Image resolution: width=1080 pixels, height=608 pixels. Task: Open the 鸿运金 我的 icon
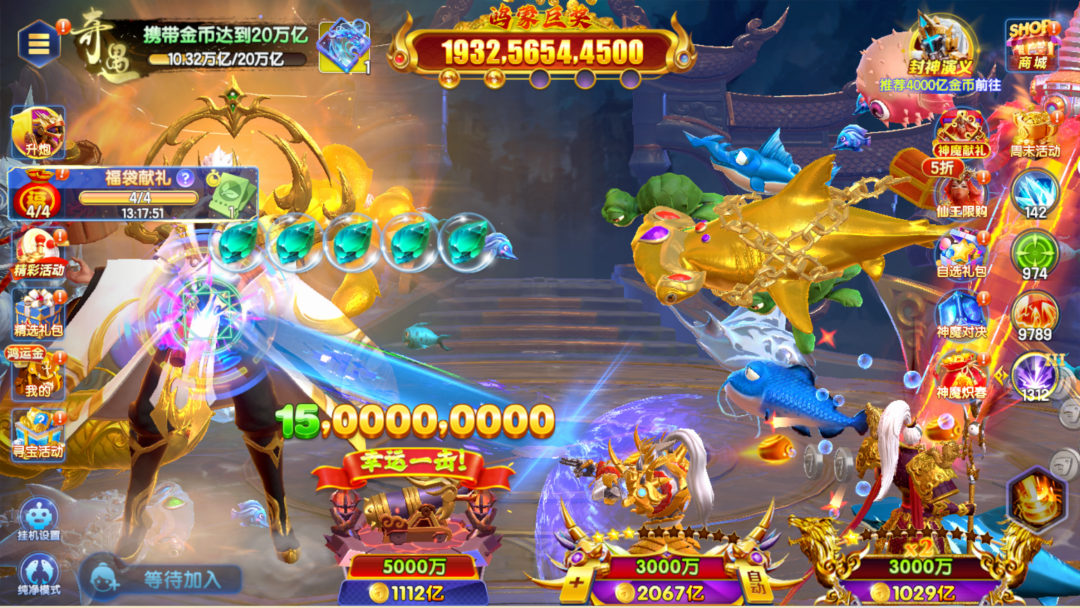point(37,372)
